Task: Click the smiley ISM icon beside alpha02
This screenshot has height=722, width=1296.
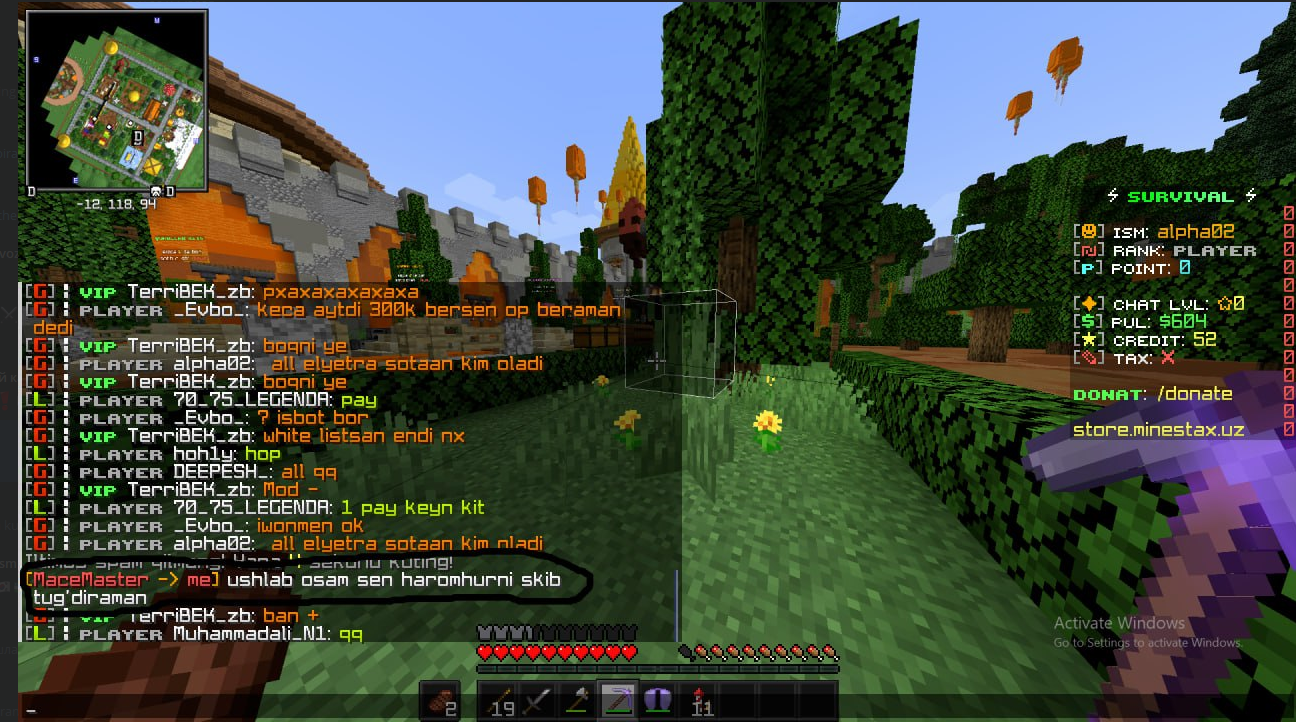Action: [x=1090, y=230]
